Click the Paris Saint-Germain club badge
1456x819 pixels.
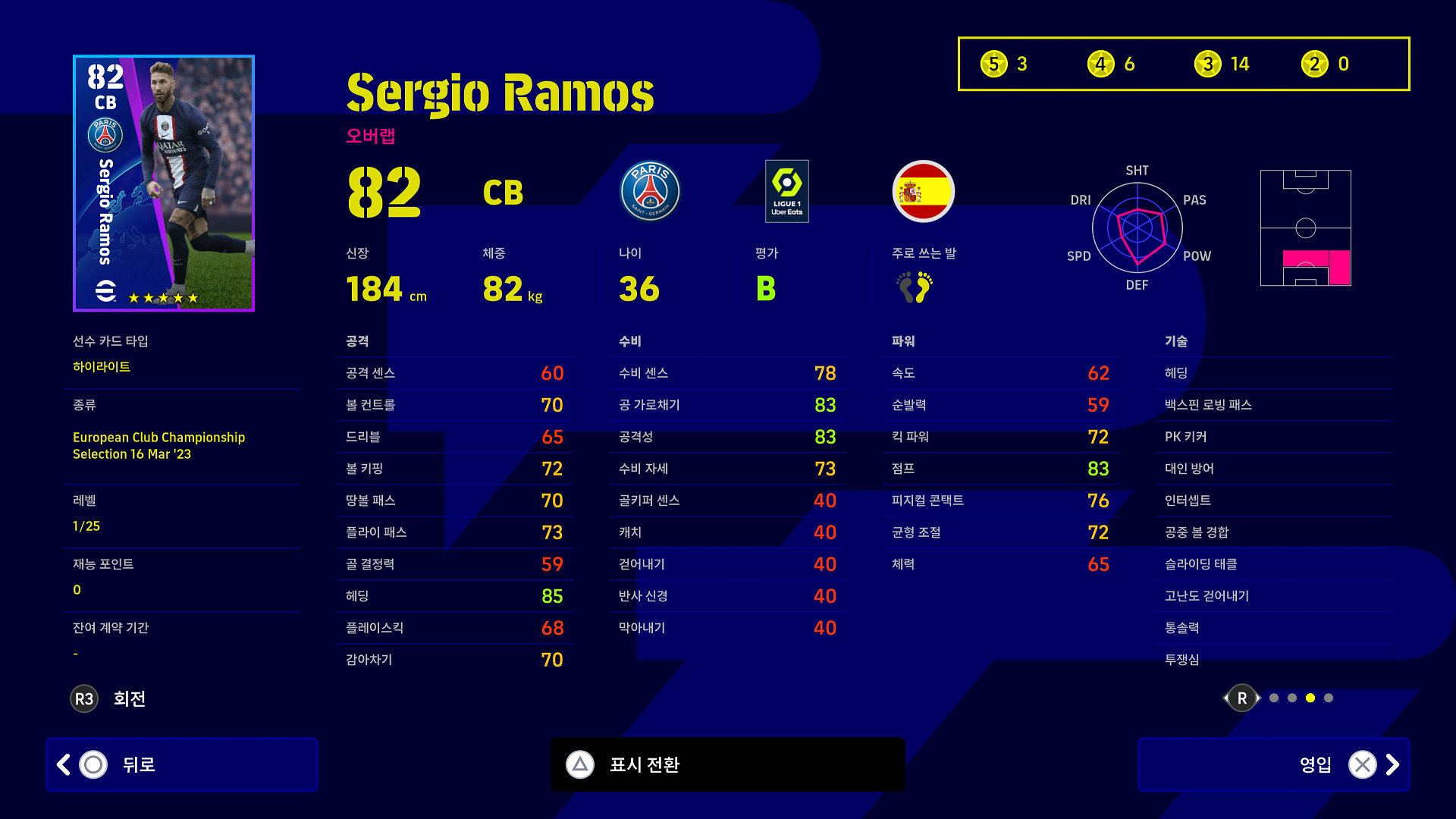[x=650, y=191]
